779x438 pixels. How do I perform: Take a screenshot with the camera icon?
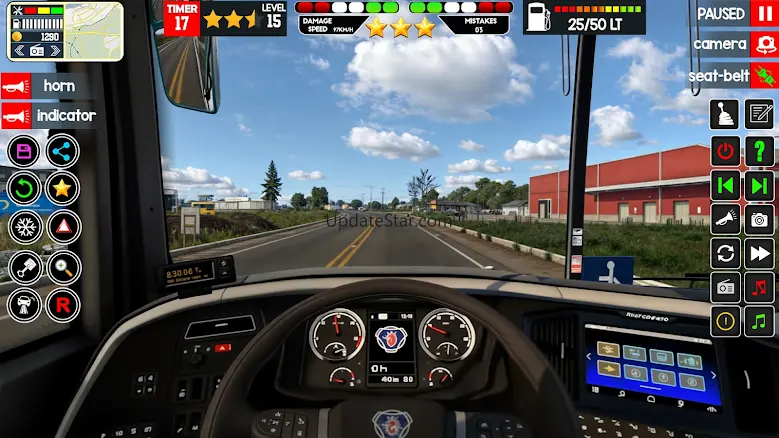[761, 219]
